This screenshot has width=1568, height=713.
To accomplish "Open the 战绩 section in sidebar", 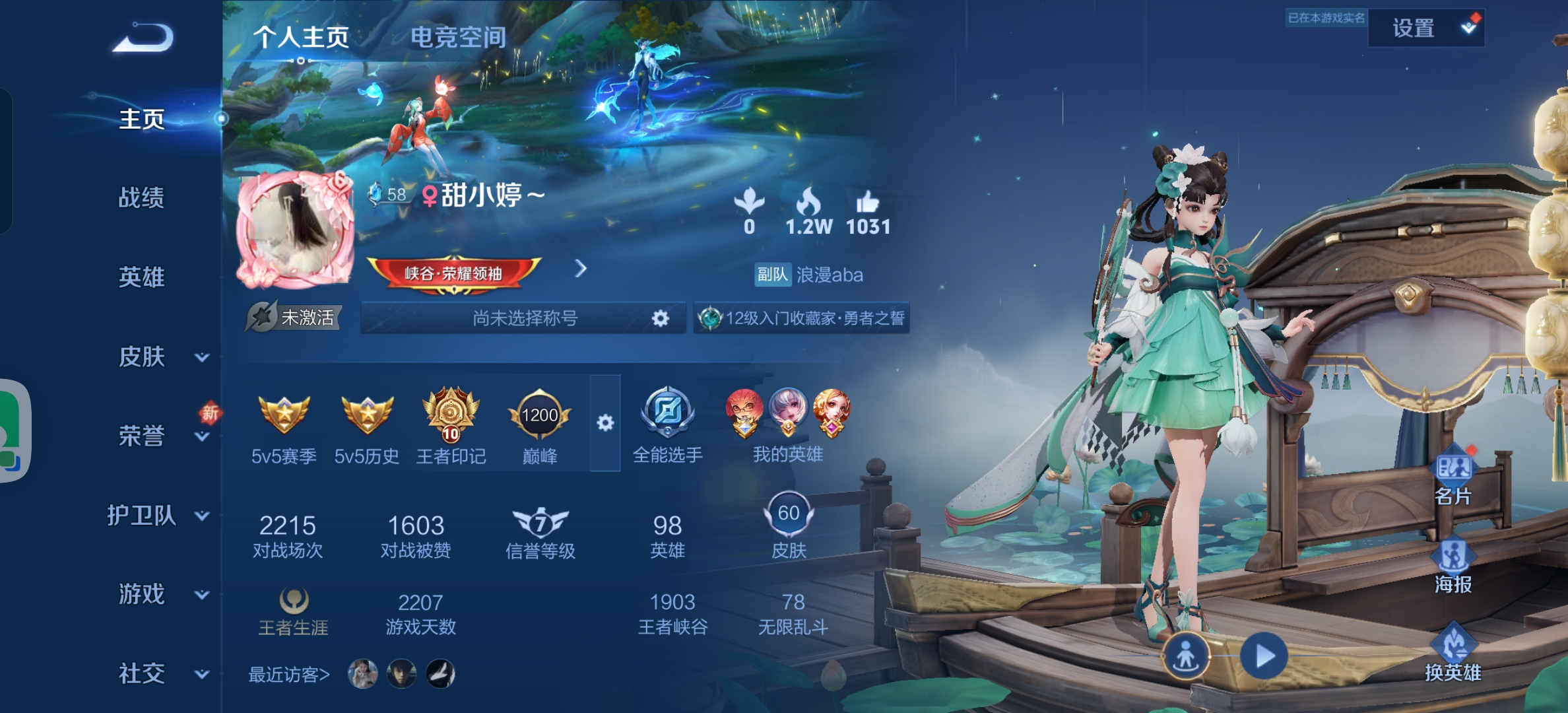I will click(x=141, y=197).
